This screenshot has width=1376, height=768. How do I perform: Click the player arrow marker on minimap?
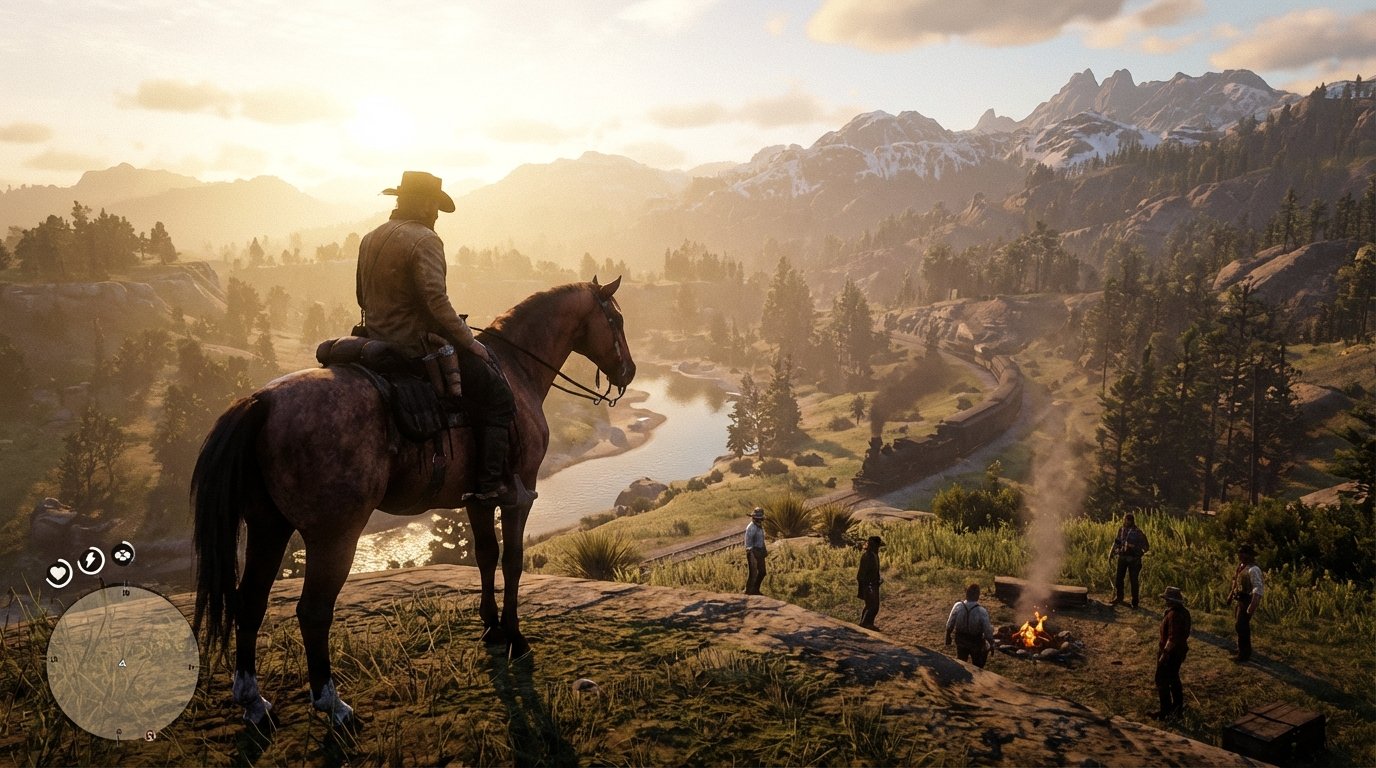[x=122, y=663]
